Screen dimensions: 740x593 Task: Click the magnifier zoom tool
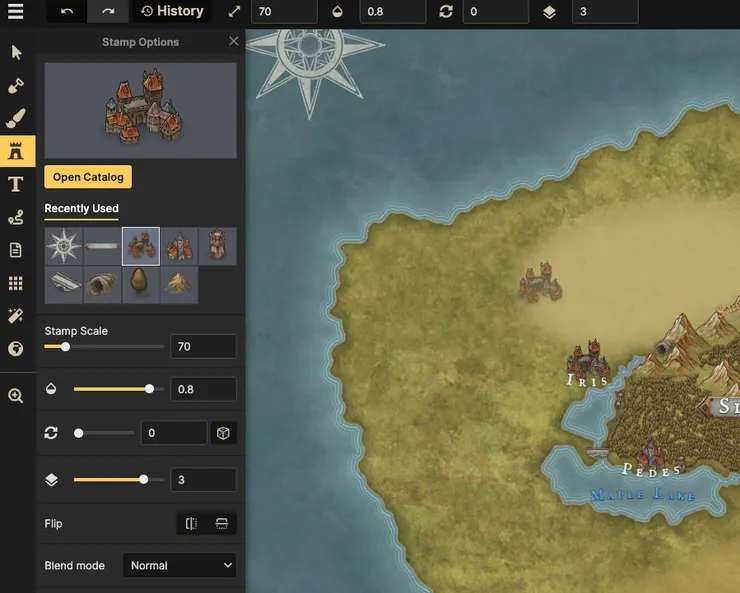tap(16, 395)
